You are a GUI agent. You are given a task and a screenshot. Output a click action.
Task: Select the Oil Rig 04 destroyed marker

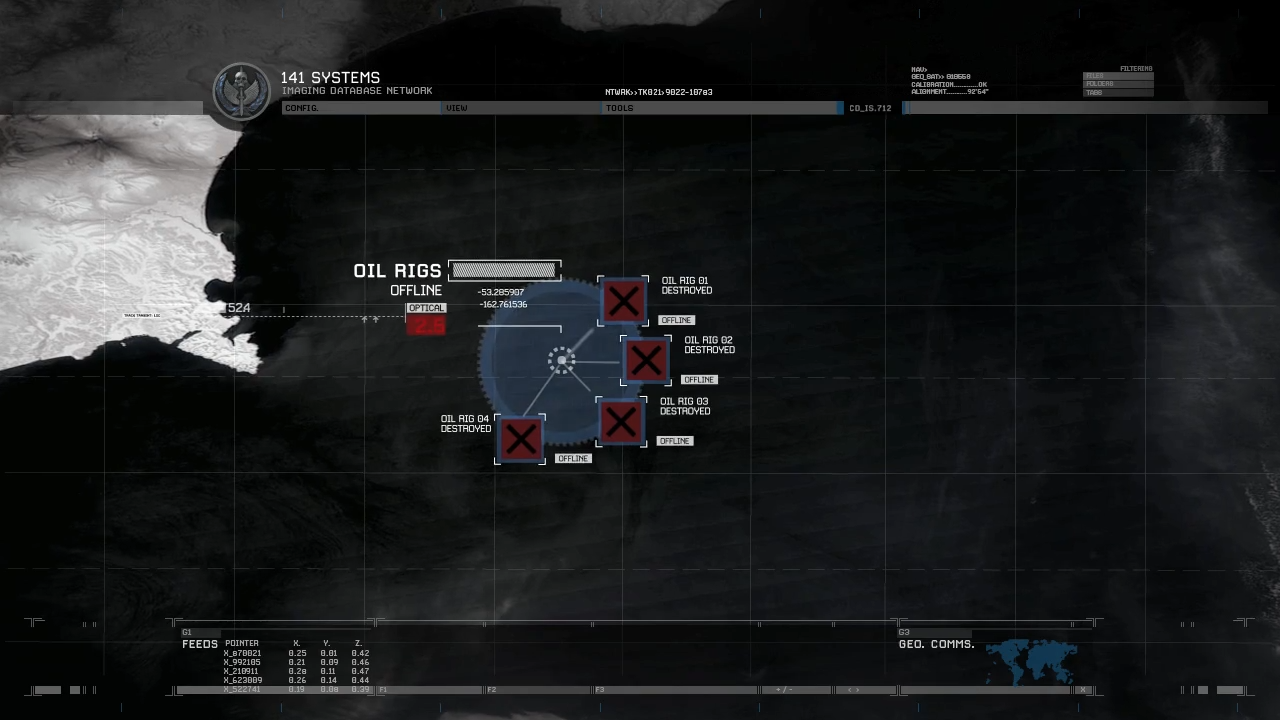[520, 439]
